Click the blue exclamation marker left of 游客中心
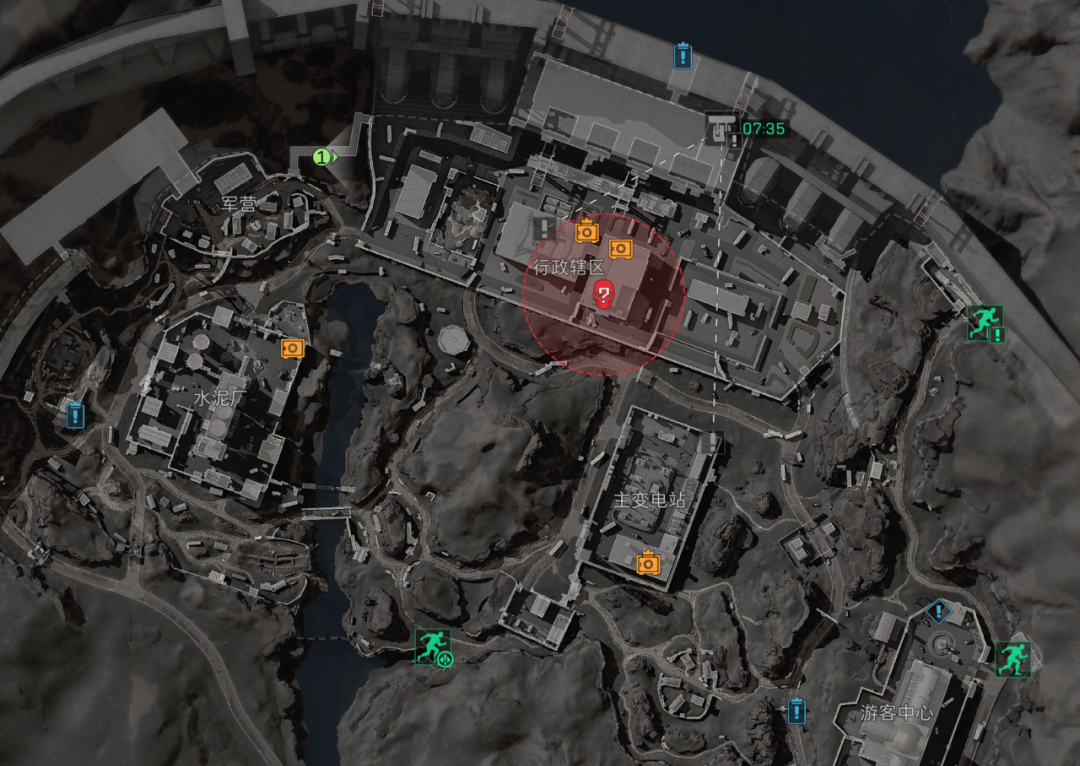 click(796, 711)
